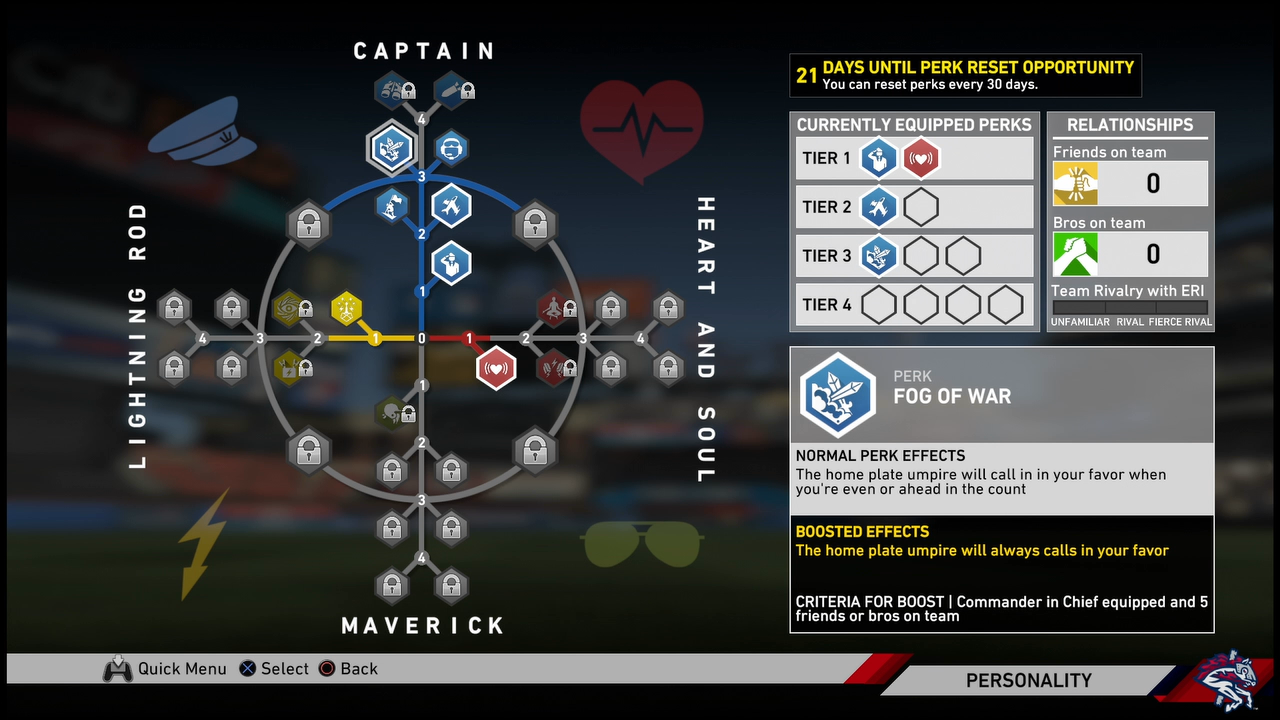Click the center zero node of perk wheel

(x=422, y=339)
